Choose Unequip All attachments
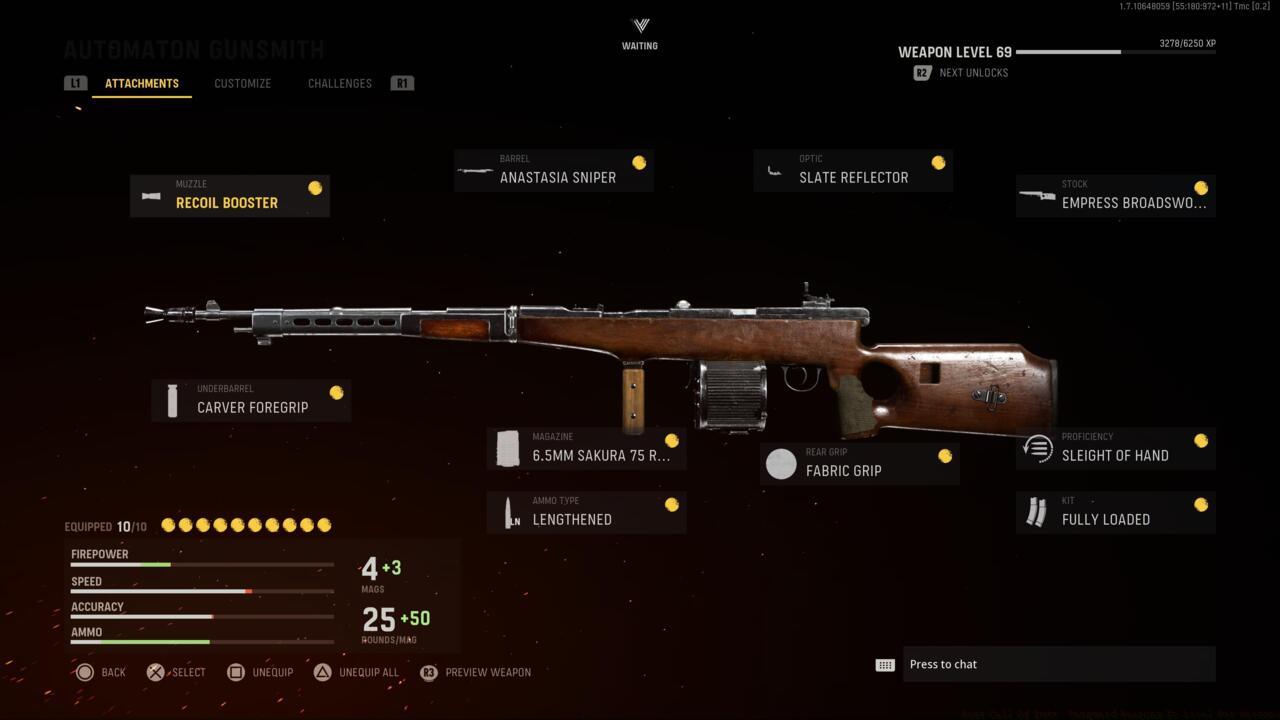The height and width of the screenshot is (720, 1280). (x=357, y=672)
